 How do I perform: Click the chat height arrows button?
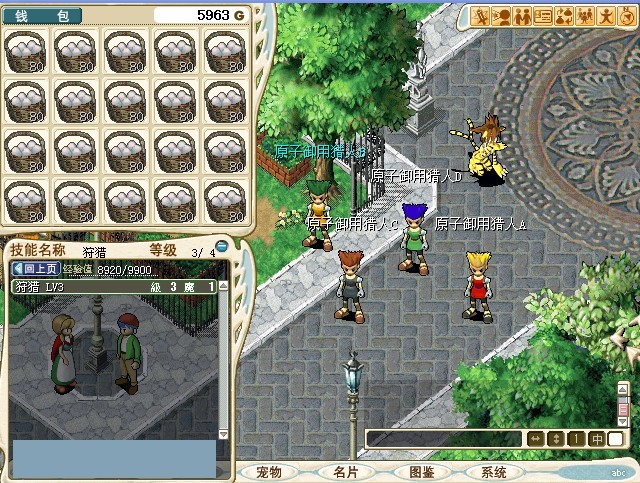click(556, 439)
